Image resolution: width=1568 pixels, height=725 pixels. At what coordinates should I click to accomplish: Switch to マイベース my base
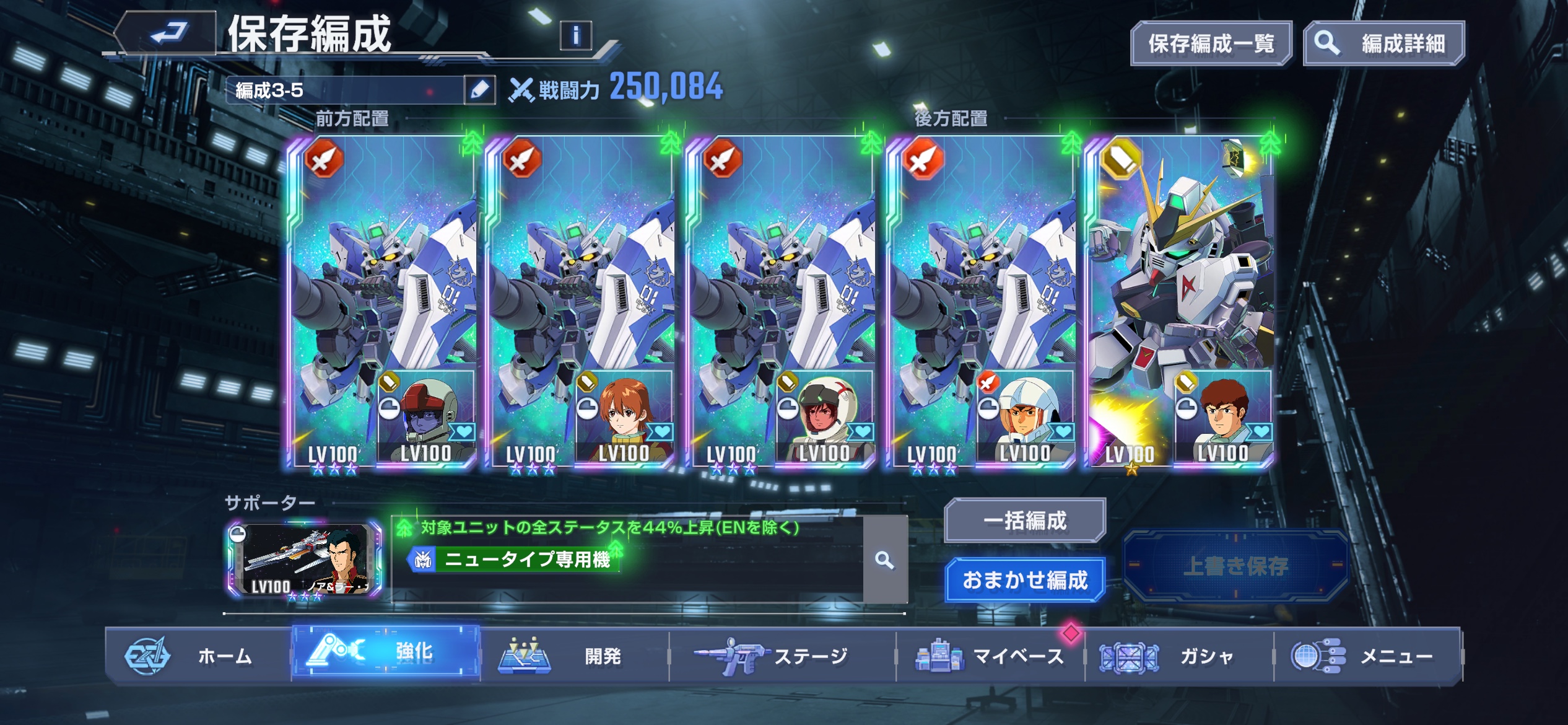pyautogui.click(x=990, y=656)
